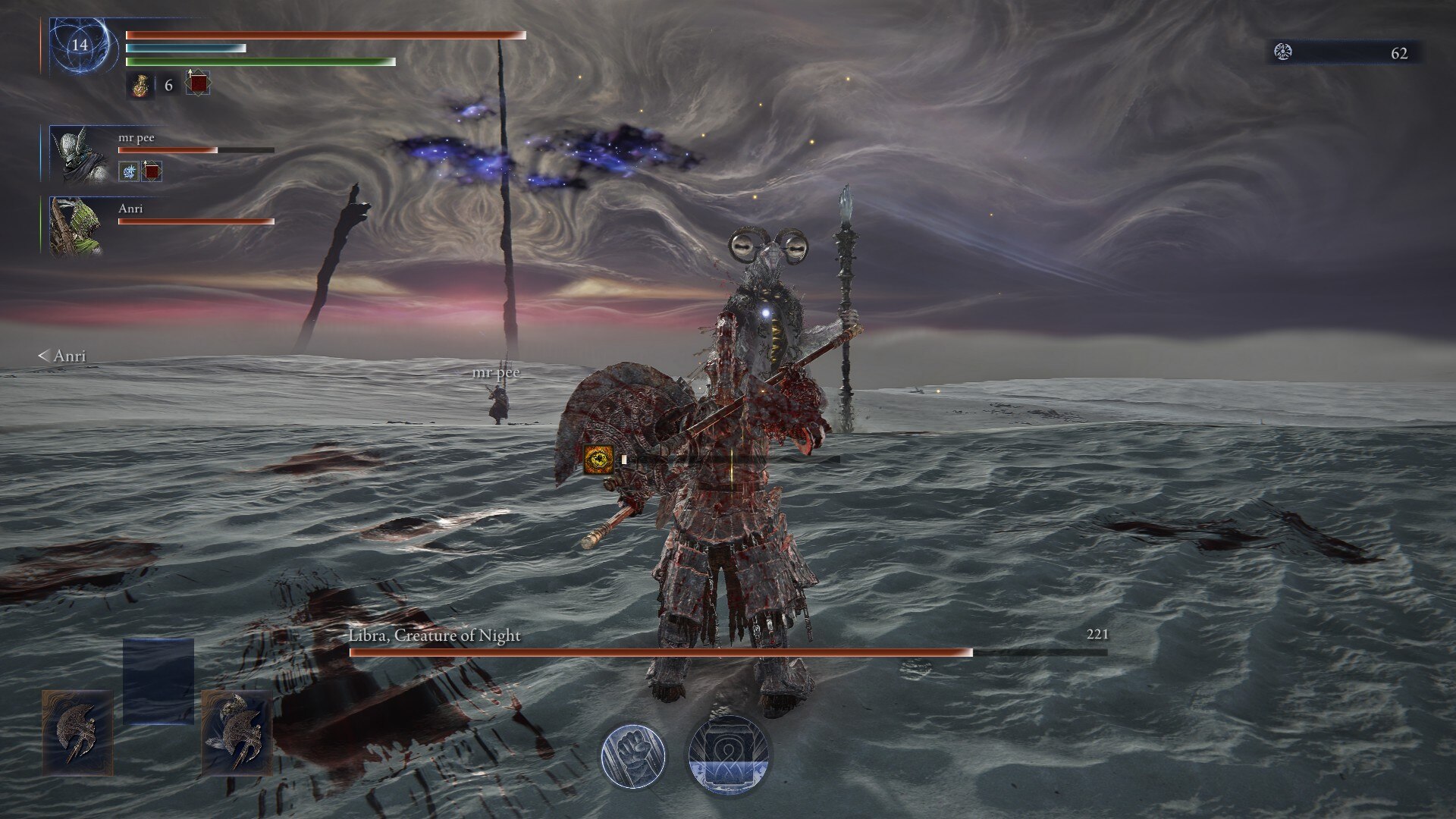The width and height of the screenshot is (1456, 819).
Task: Click the level 14 character emblem
Action: pyautogui.click(x=80, y=45)
